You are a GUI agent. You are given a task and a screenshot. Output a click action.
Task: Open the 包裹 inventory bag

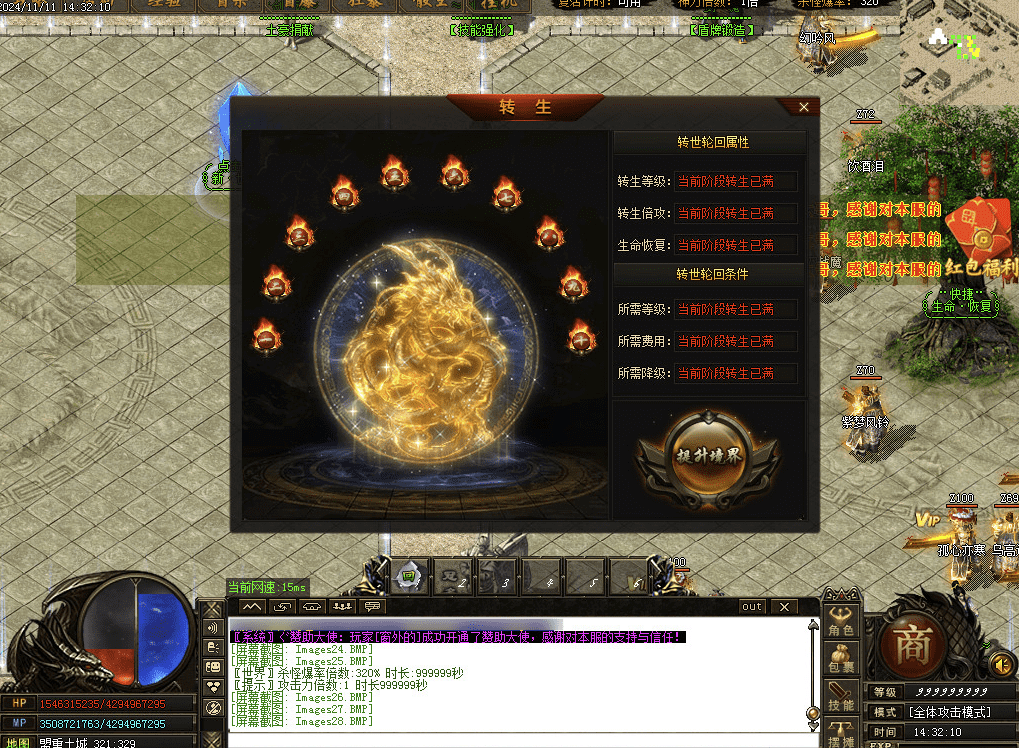841,661
